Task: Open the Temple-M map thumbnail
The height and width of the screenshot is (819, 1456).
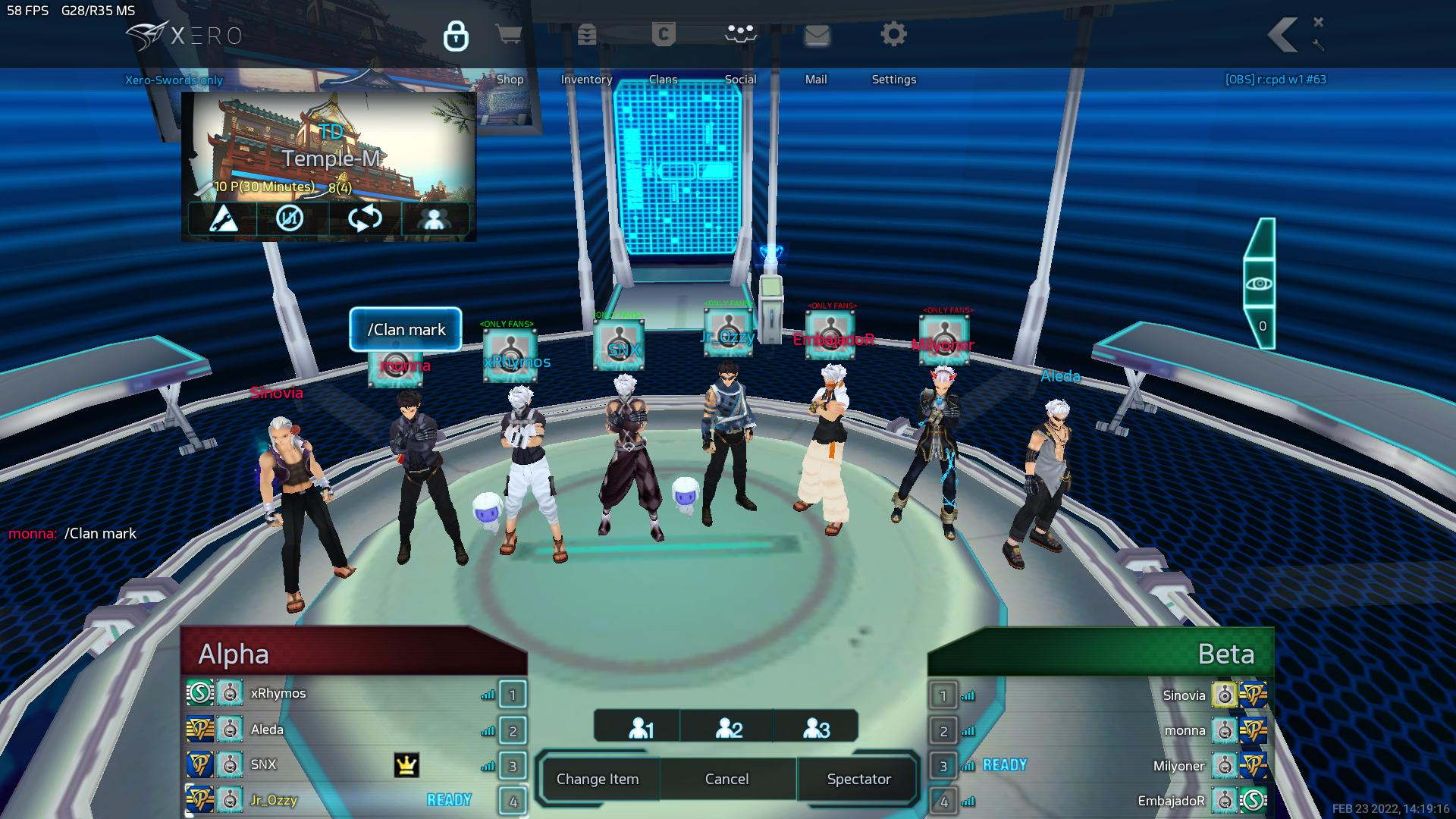Action: (x=330, y=148)
